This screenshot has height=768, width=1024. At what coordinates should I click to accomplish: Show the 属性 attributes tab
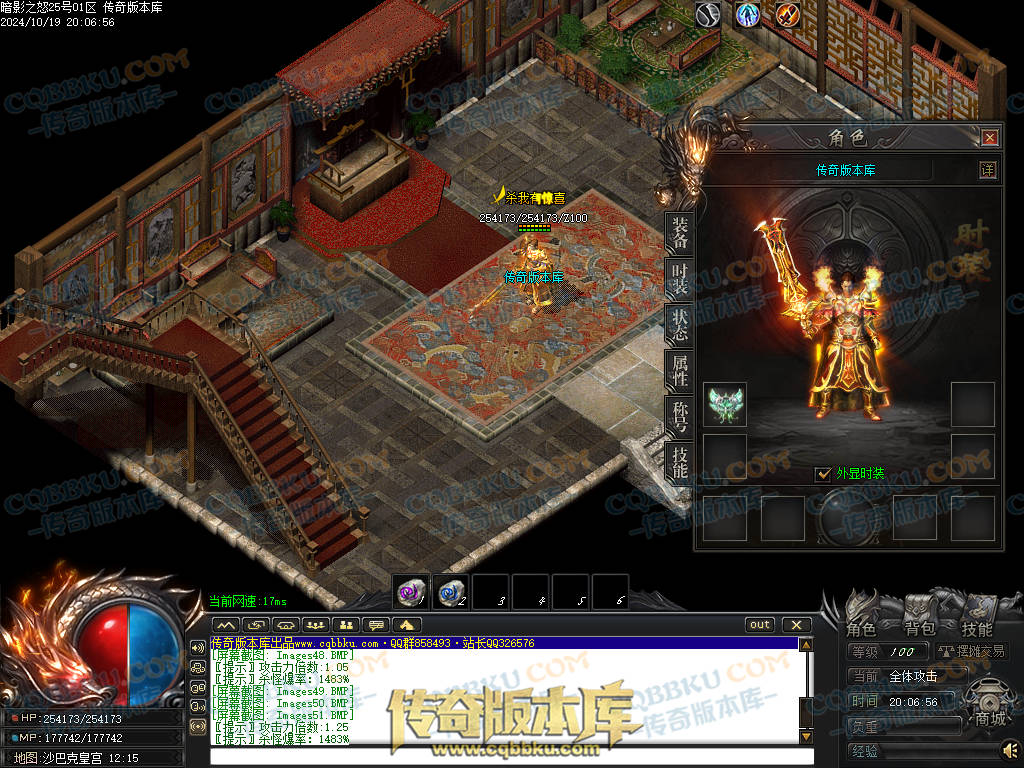pyautogui.click(x=680, y=371)
